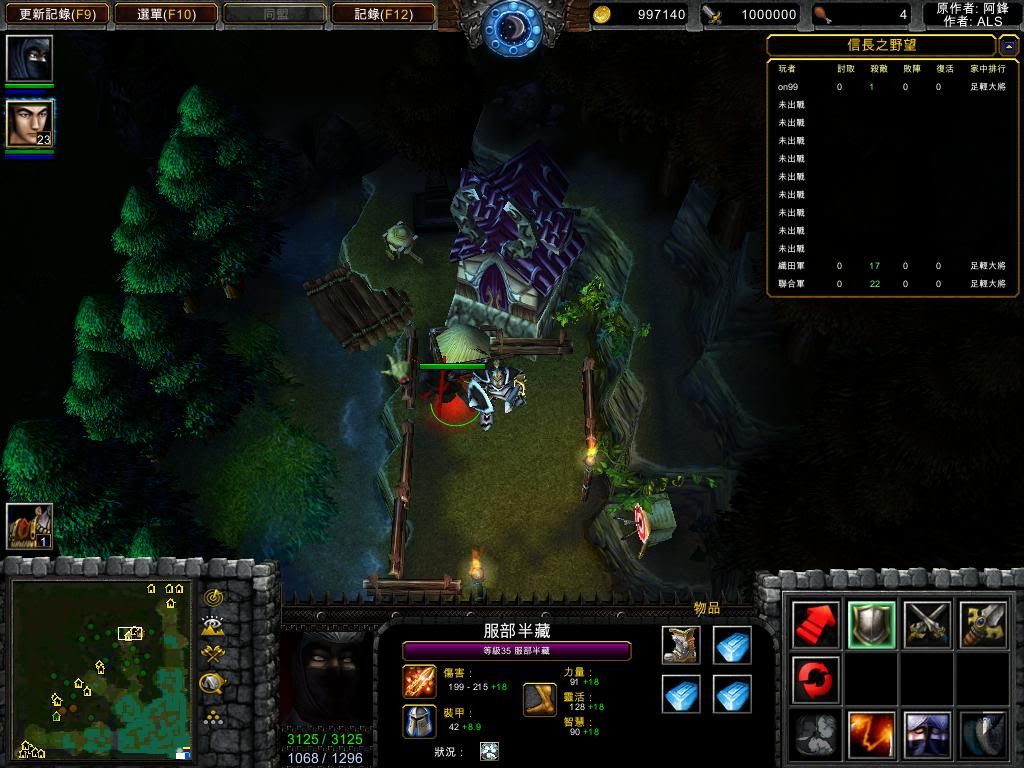The image size is (1024, 768).
Task: Click the formation movement toggle button
Action: coord(213,716)
